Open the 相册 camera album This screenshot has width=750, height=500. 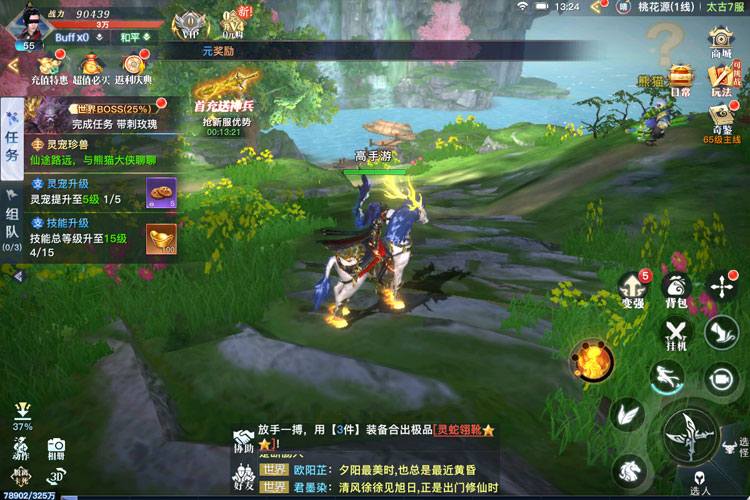(x=56, y=448)
